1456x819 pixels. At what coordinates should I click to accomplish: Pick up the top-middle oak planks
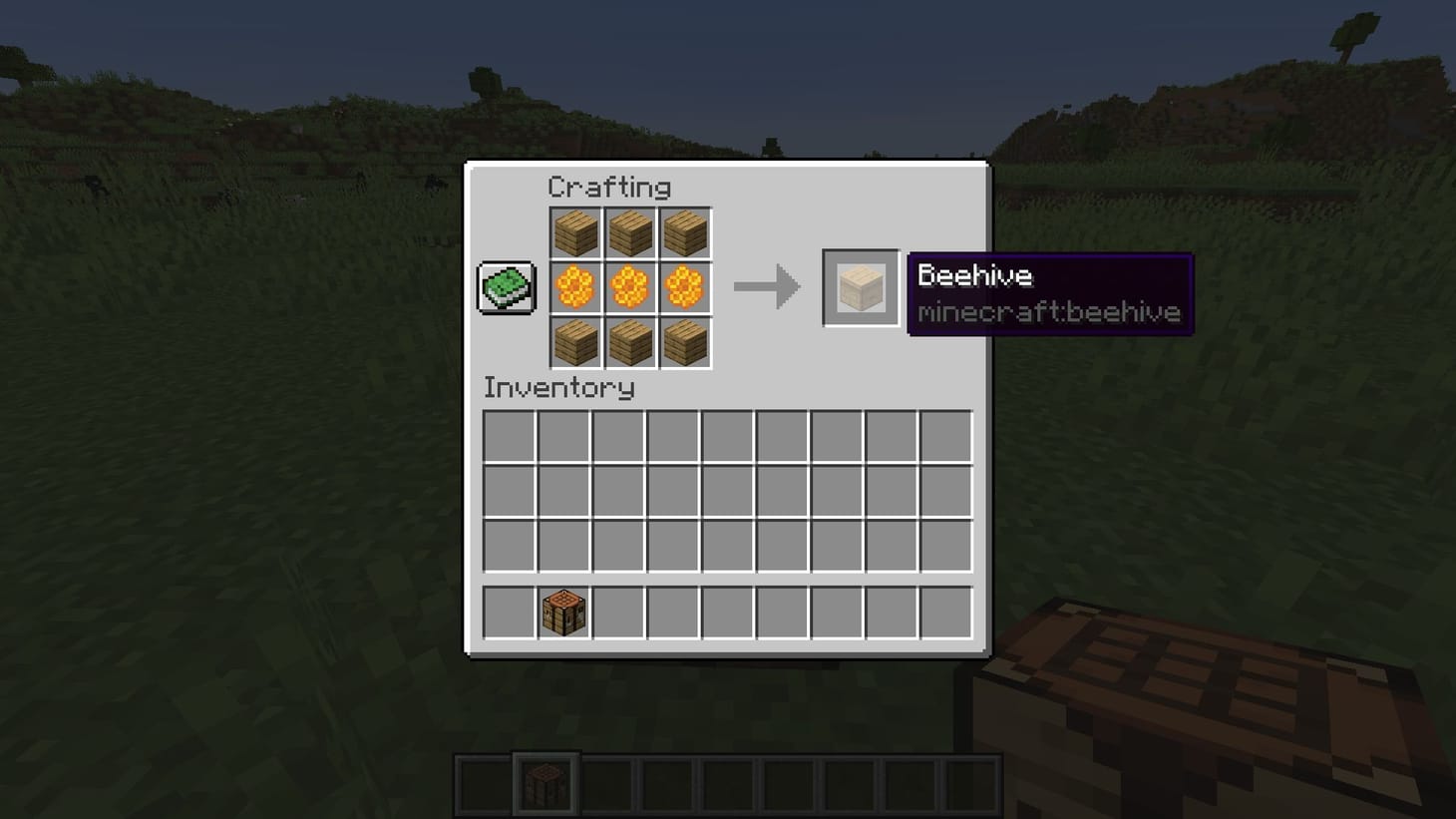[630, 232]
